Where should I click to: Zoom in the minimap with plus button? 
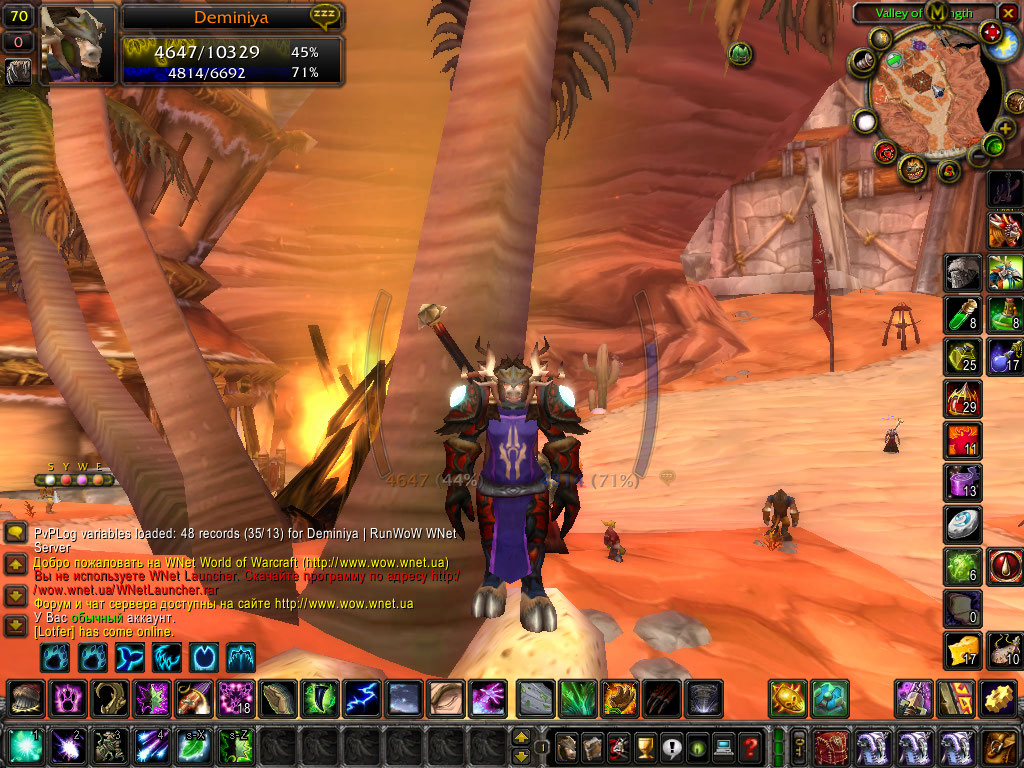[1005, 127]
